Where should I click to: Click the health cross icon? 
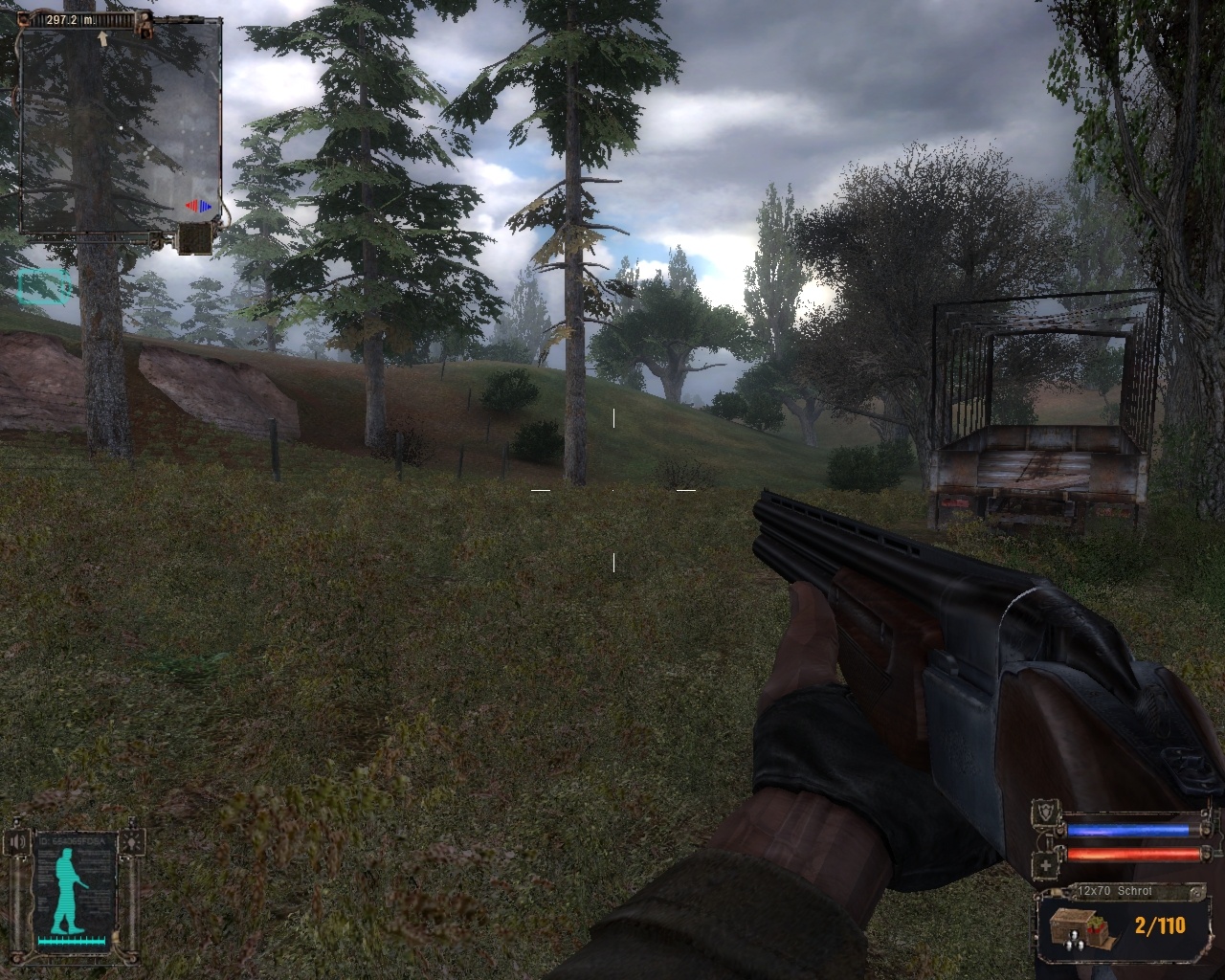(1045, 867)
